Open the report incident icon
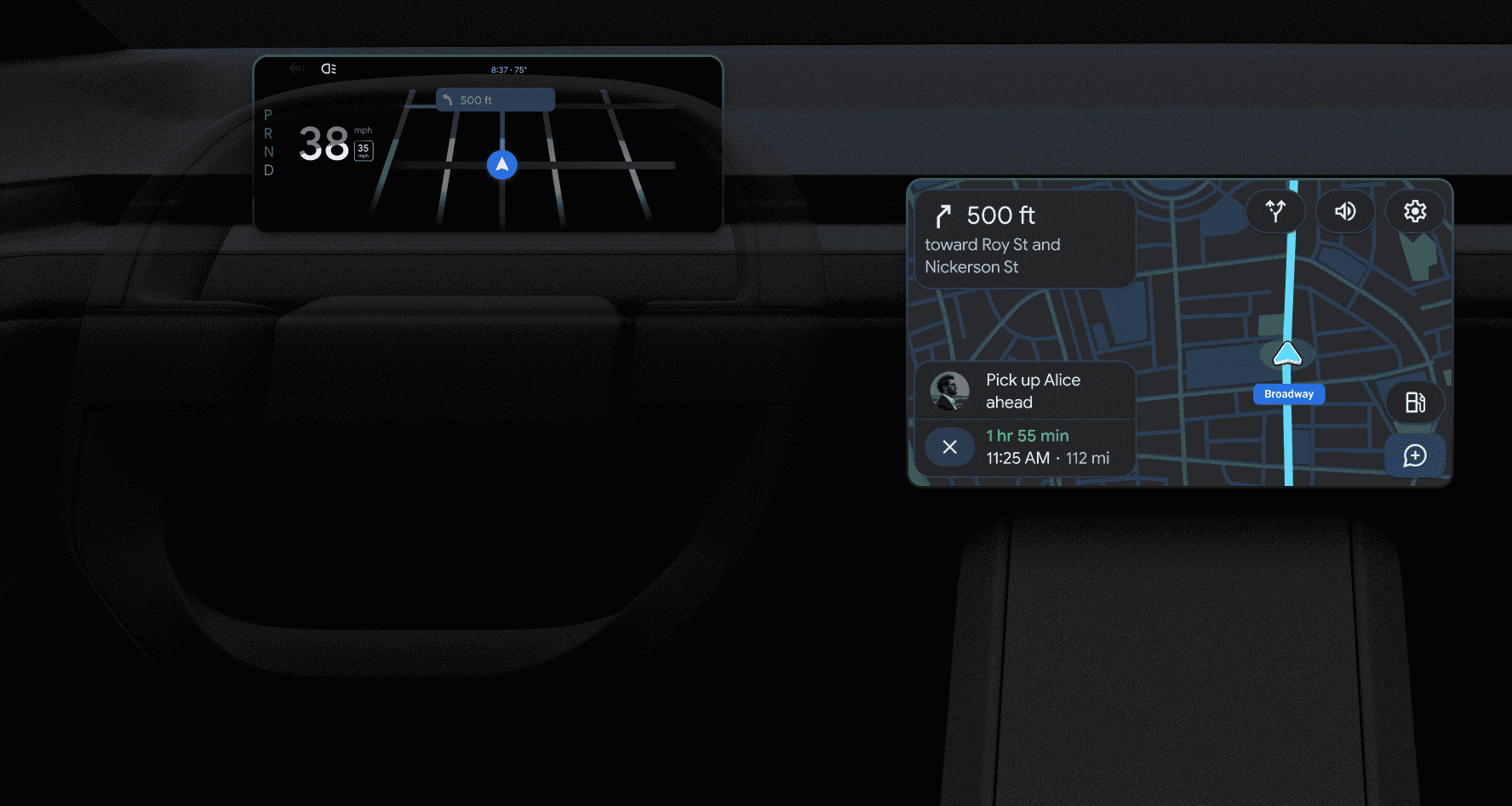 (1415, 456)
